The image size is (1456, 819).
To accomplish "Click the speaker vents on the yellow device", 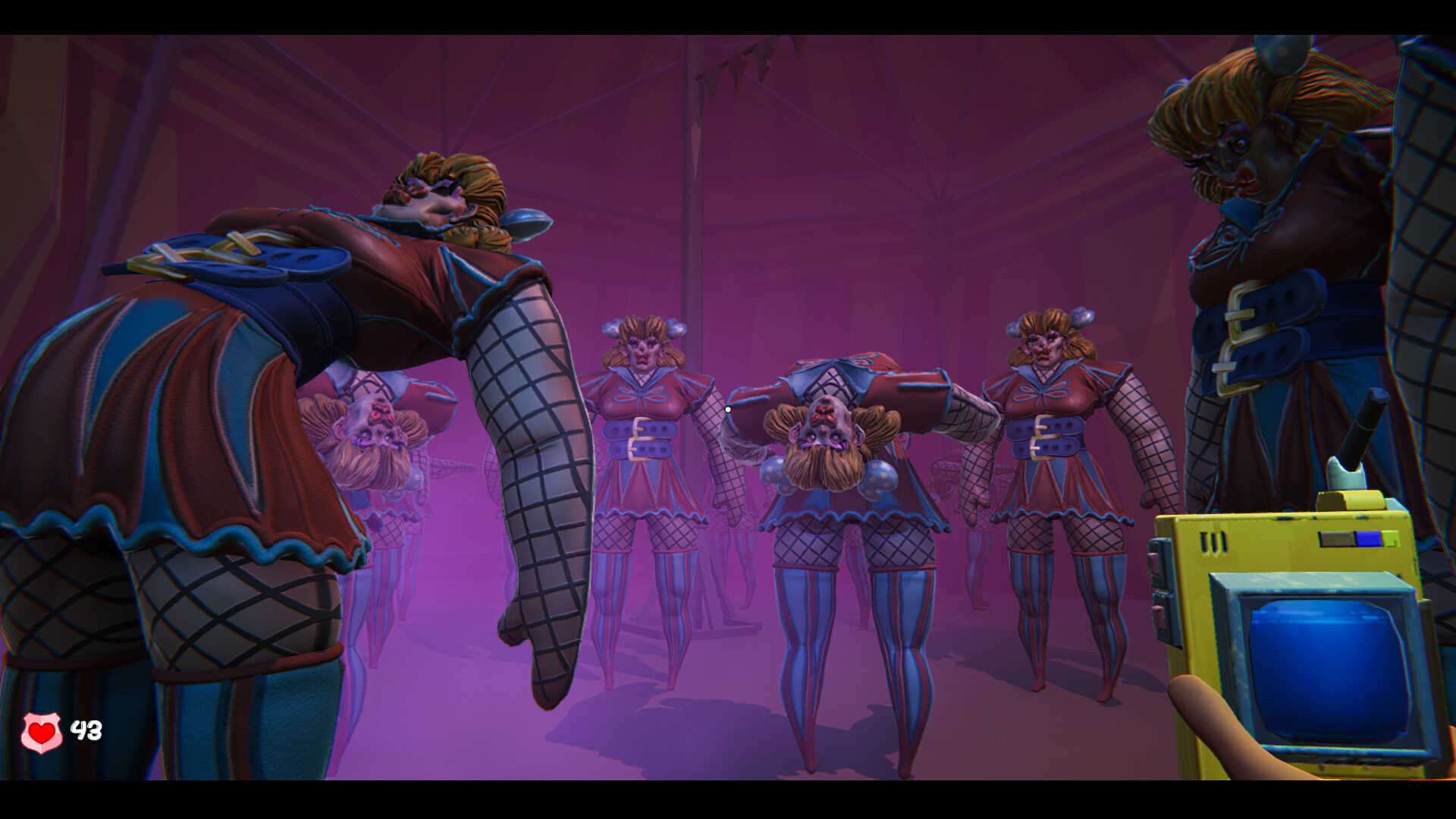I will click(1214, 539).
